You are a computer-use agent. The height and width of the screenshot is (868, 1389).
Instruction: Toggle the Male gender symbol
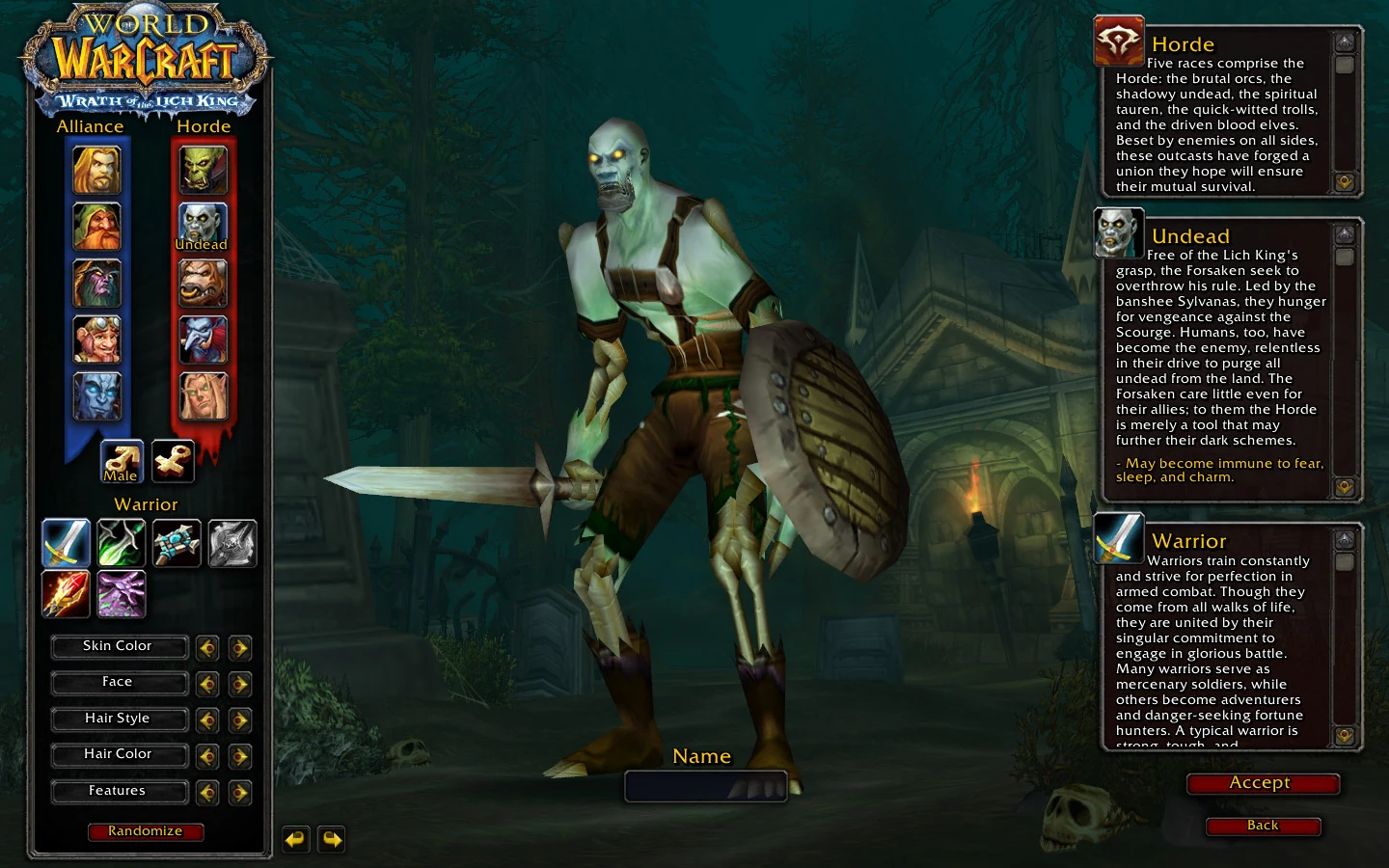point(120,461)
